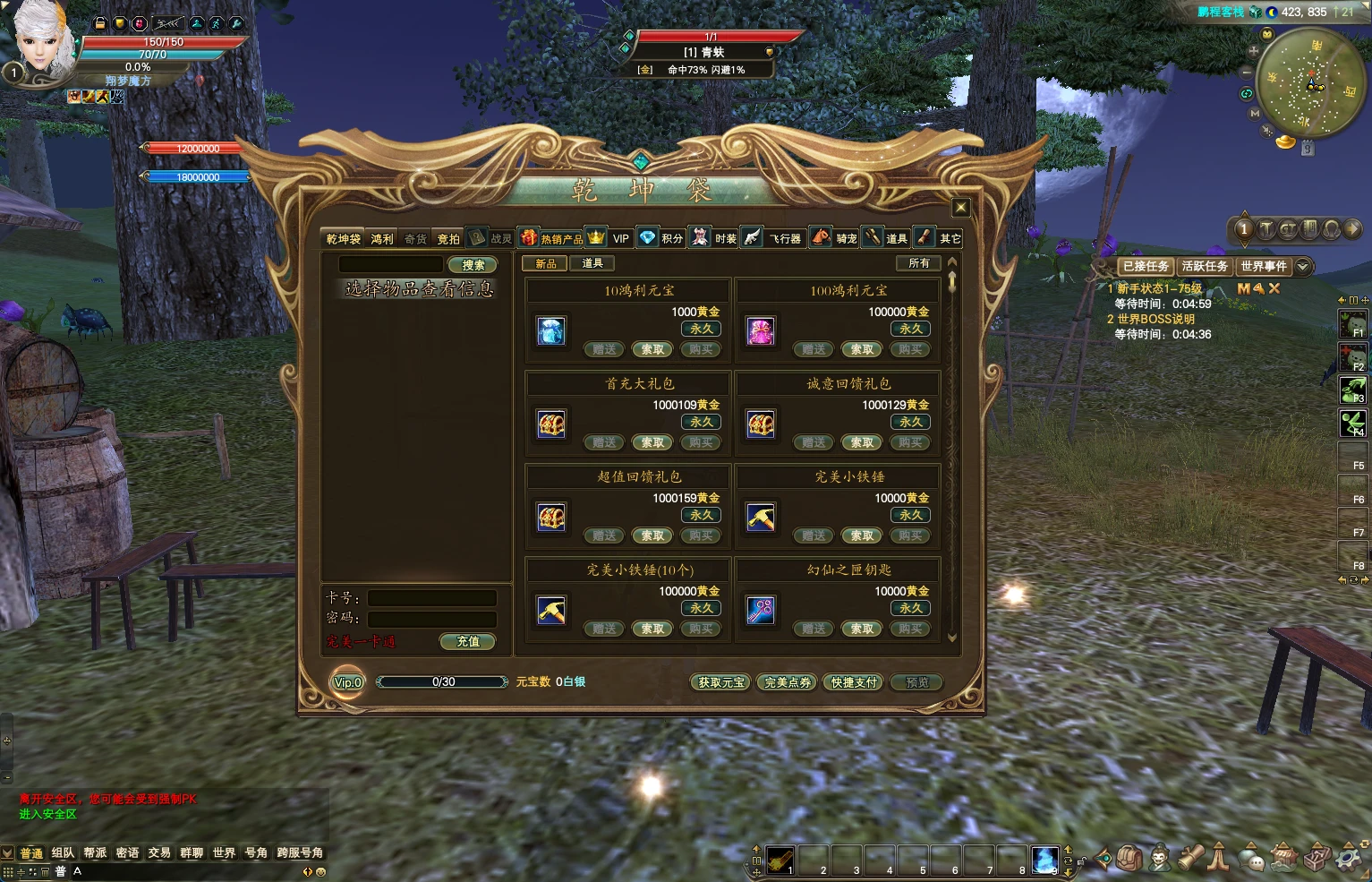The image size is (1372, 882).
Task: Click the circular minimap
Action: point(1311,82)
